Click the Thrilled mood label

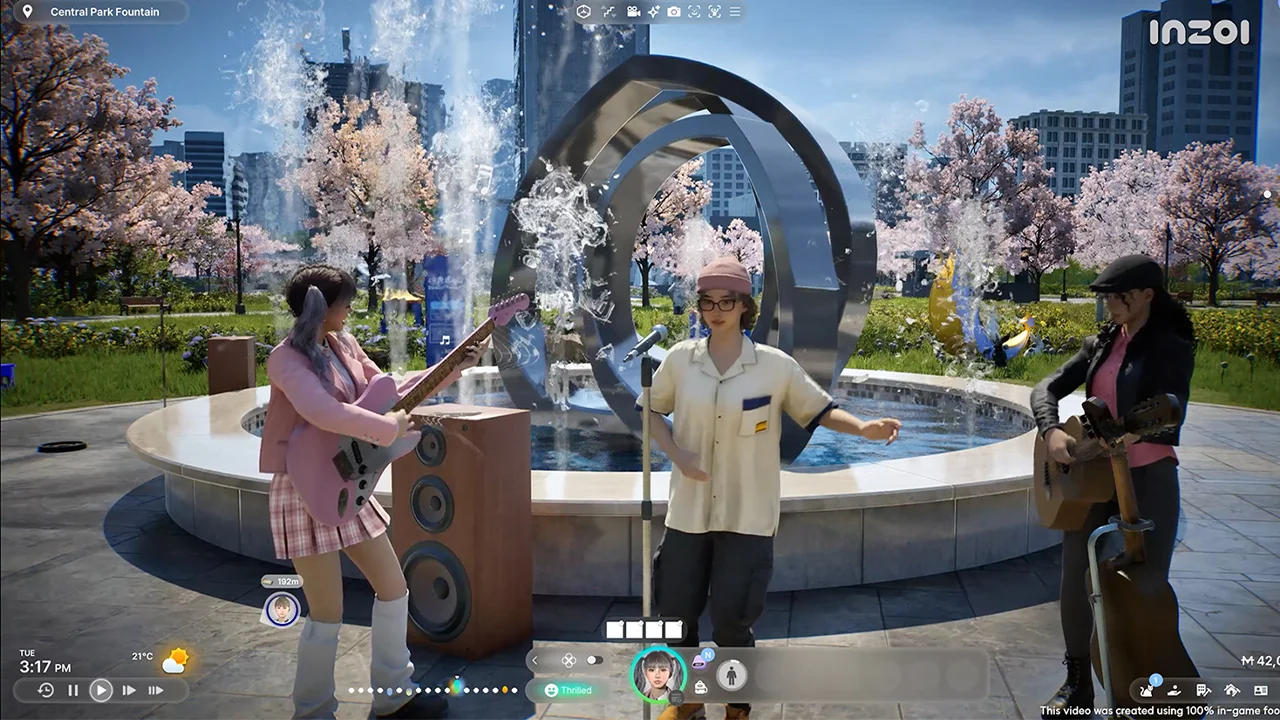(x=570, y=690)
